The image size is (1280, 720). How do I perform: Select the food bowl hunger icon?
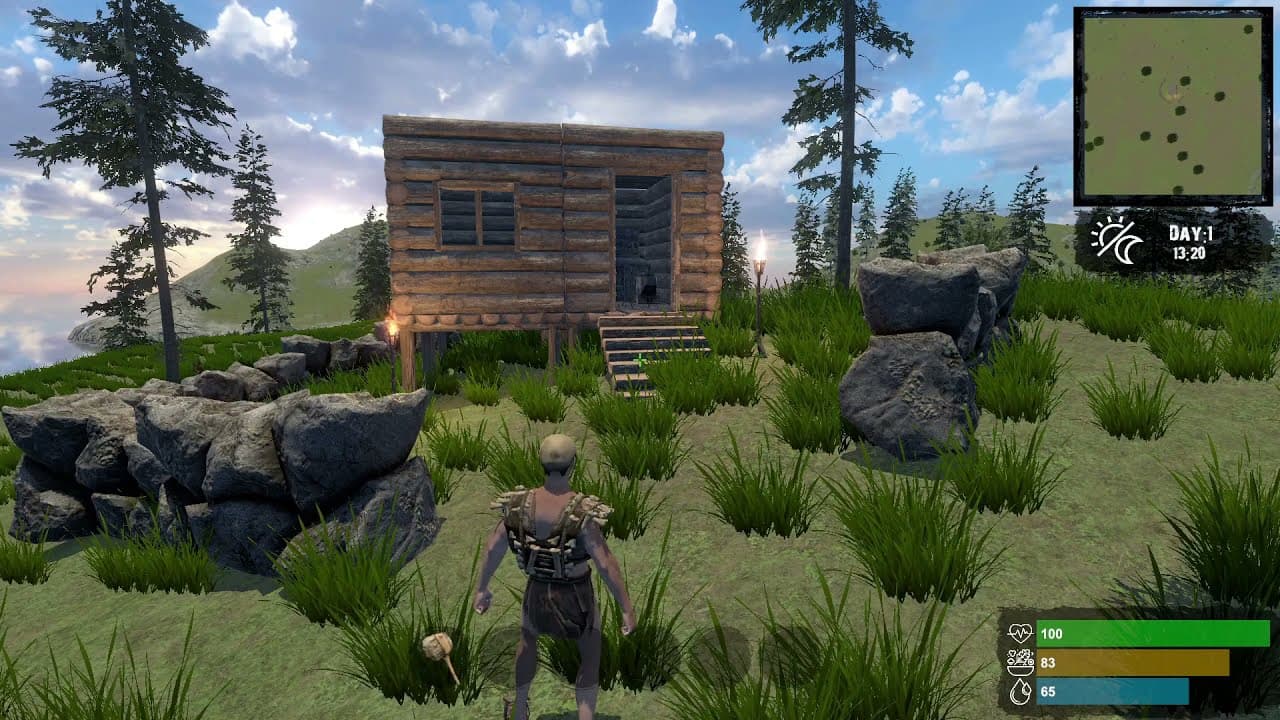(x=1022, y=660)
